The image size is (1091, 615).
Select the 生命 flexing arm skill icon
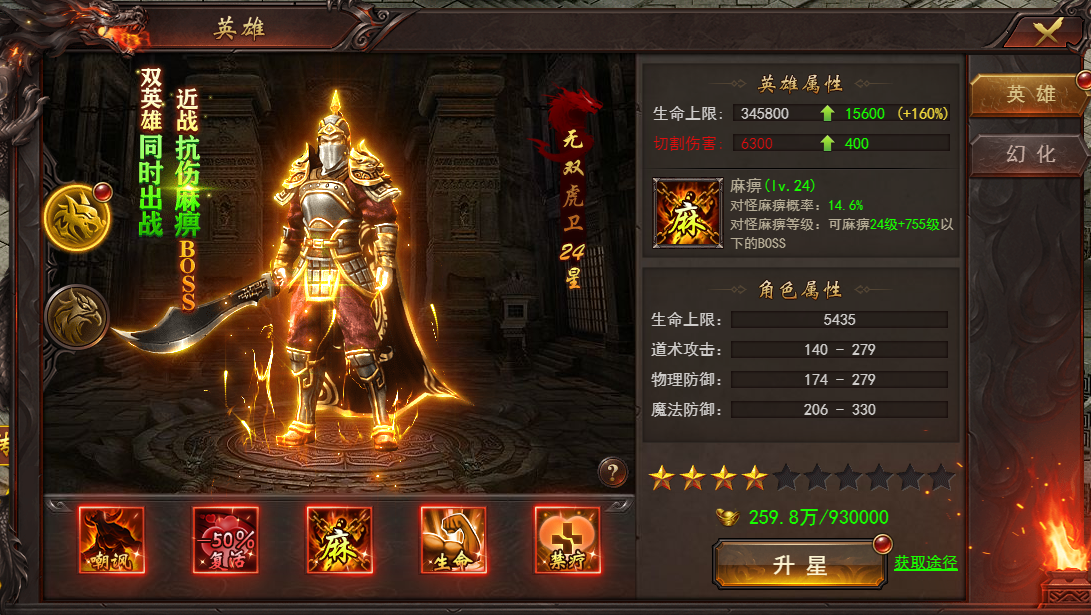coord(454,540)
